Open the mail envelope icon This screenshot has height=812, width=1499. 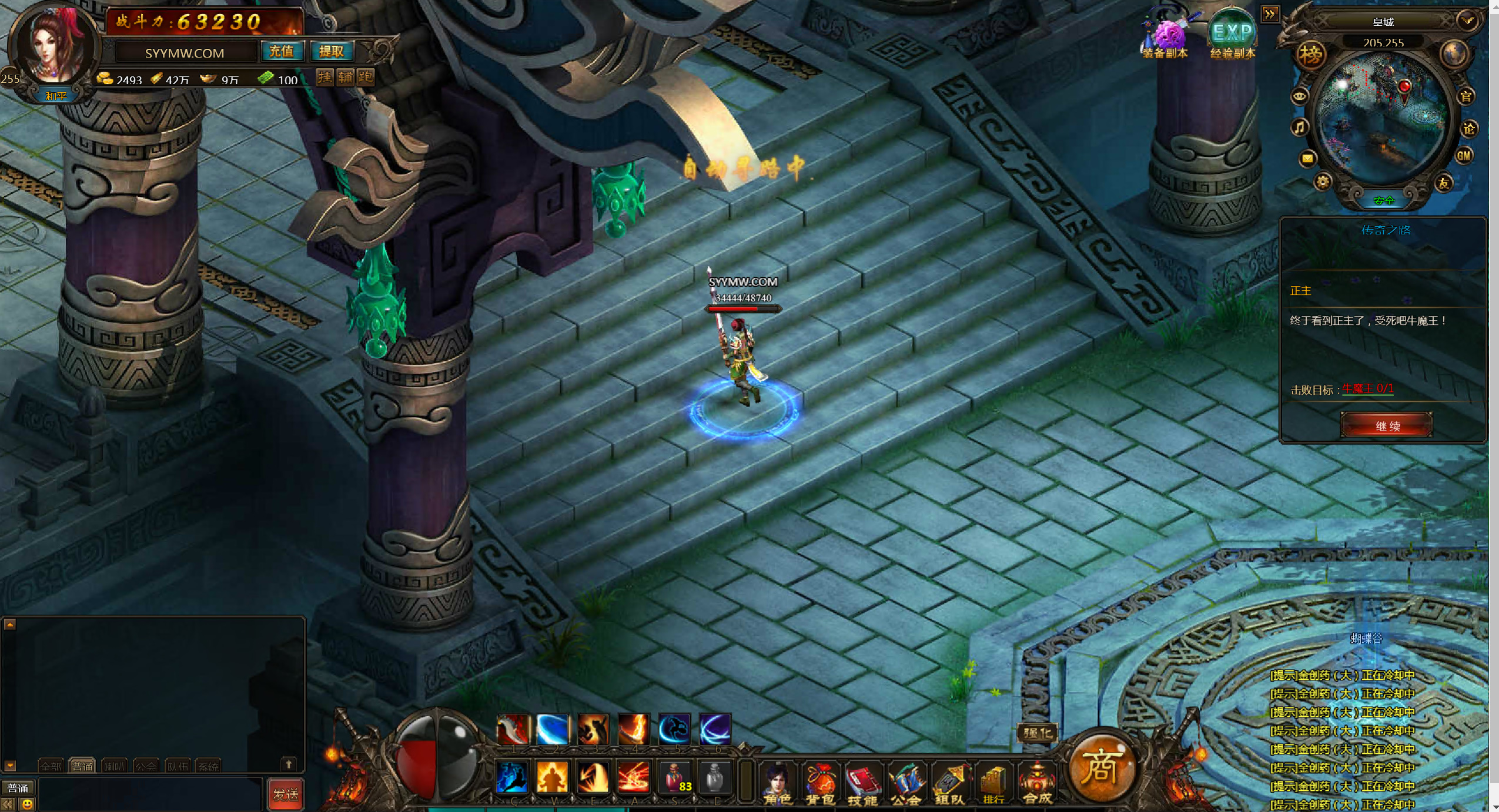coord(1307,158)
